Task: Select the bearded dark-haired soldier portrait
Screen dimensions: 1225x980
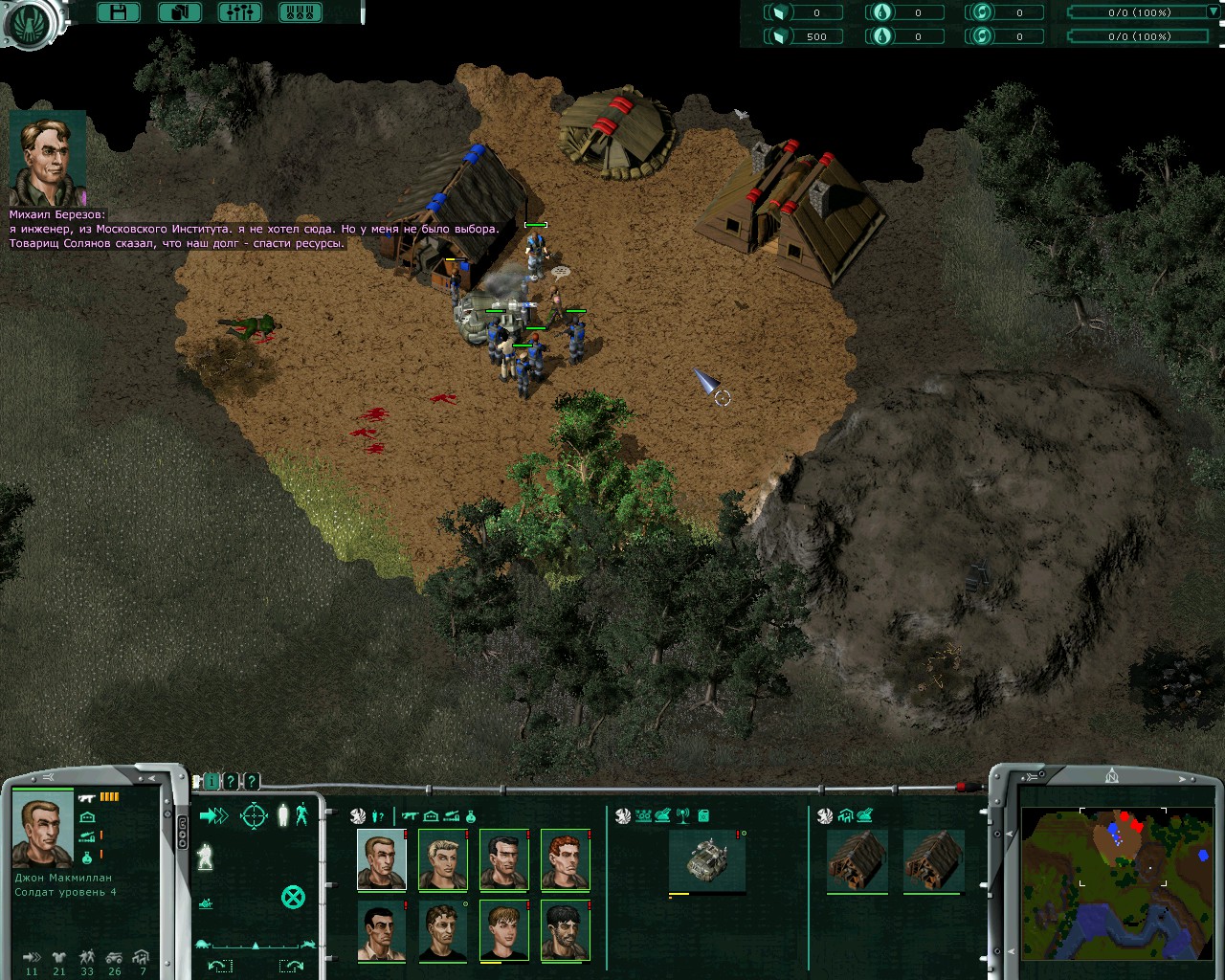Action: tap(565, 930)
